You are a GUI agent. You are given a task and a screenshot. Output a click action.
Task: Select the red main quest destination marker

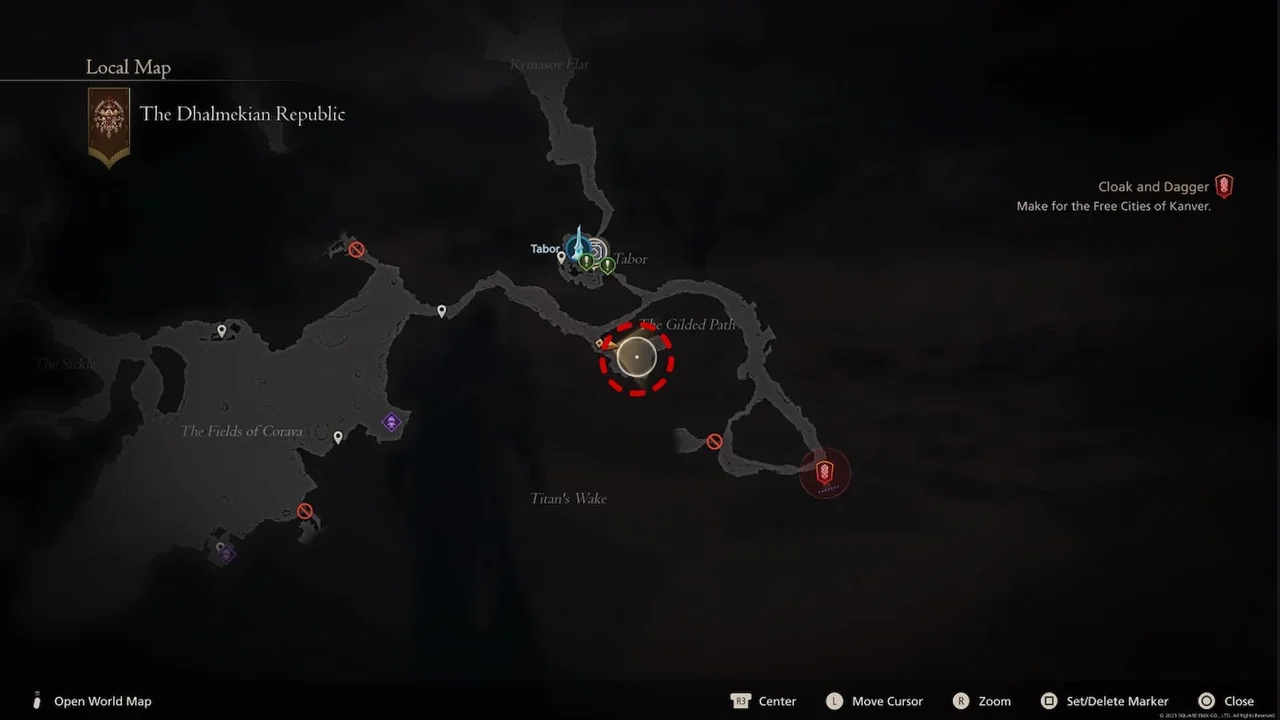point(824,472)
